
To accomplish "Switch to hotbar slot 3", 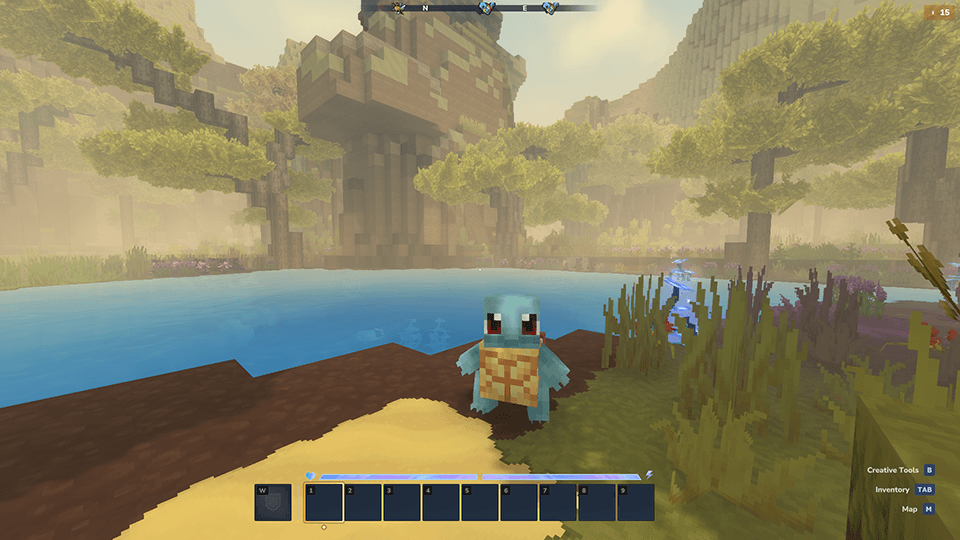I will (x=402, y=503).
